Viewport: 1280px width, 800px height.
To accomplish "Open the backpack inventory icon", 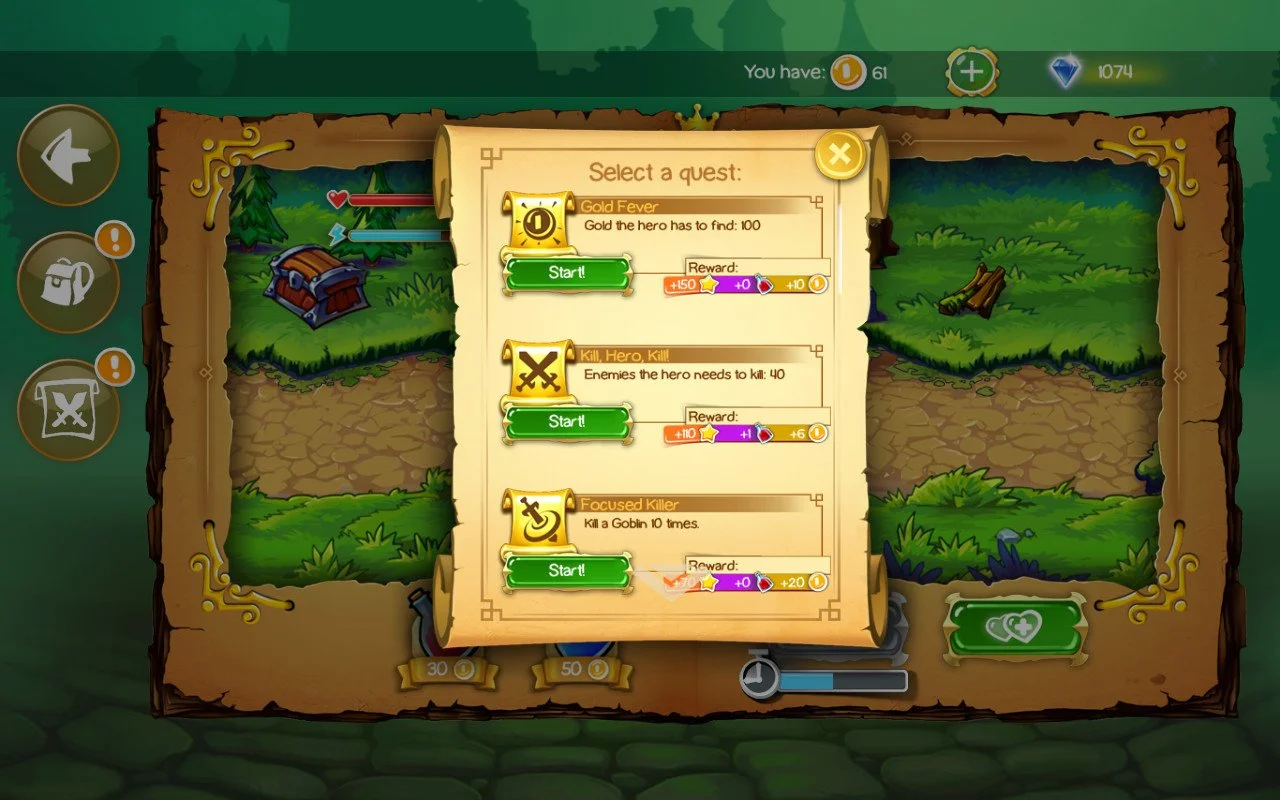I will (66, 278).
